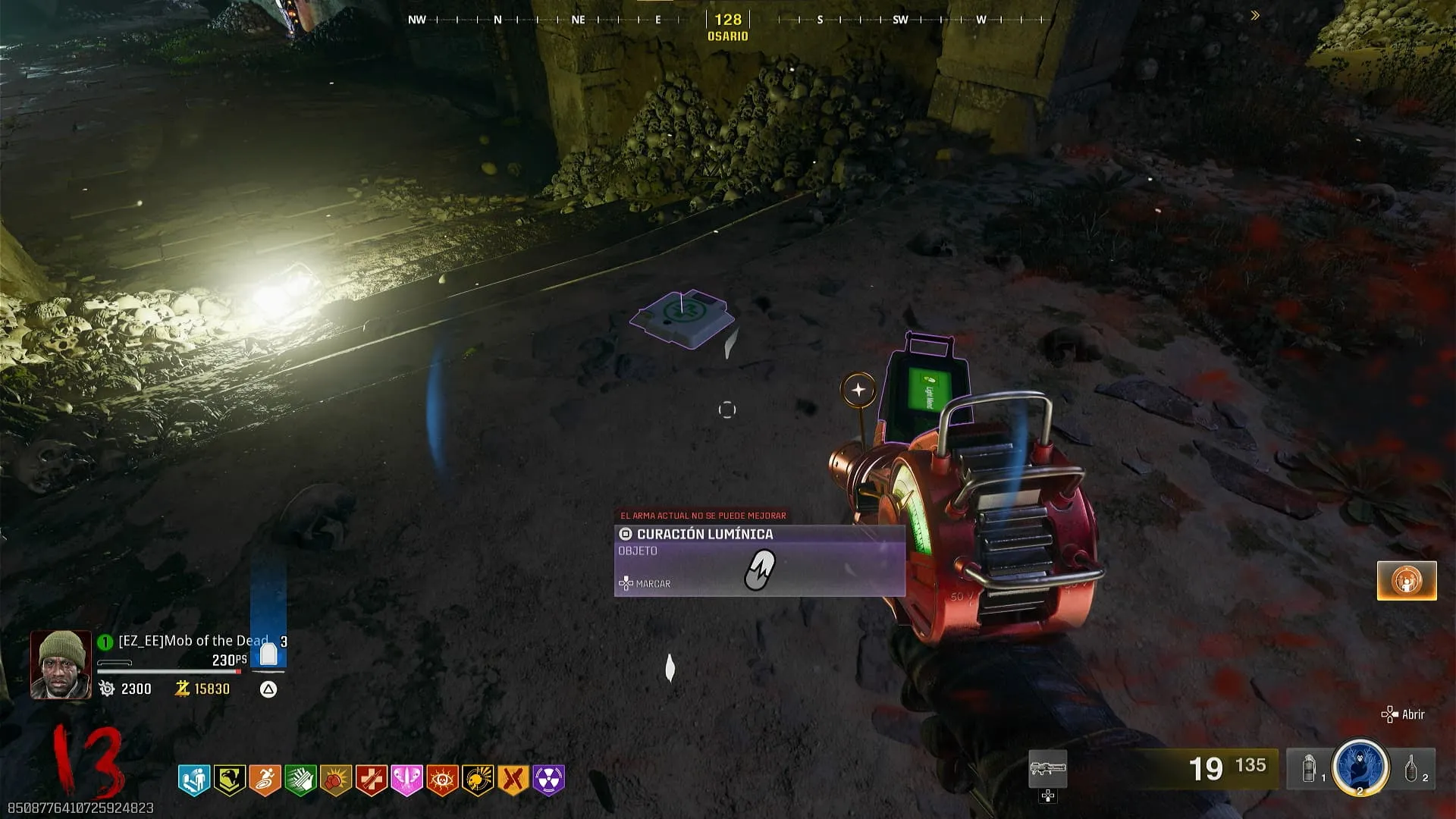
Task: Click the orange gobblegum icon
Action: (x=1407, y=581)
